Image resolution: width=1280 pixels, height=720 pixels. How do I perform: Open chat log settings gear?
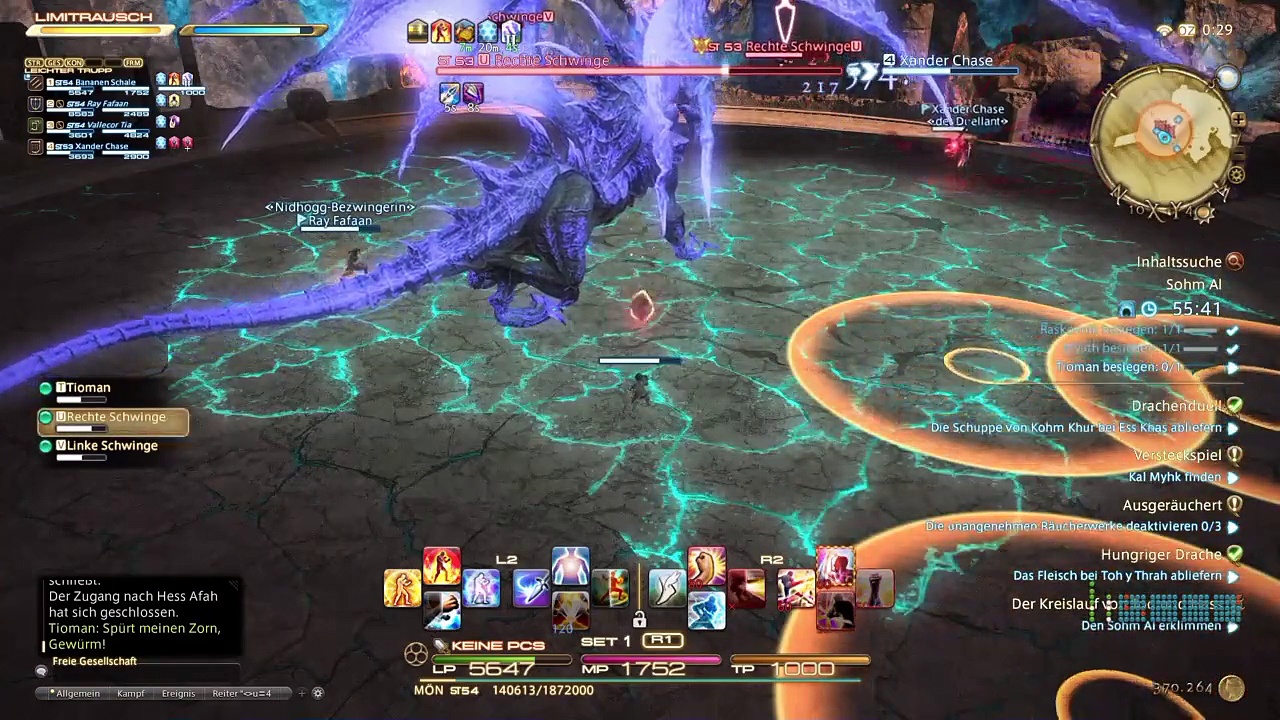(x=318, y=693)
